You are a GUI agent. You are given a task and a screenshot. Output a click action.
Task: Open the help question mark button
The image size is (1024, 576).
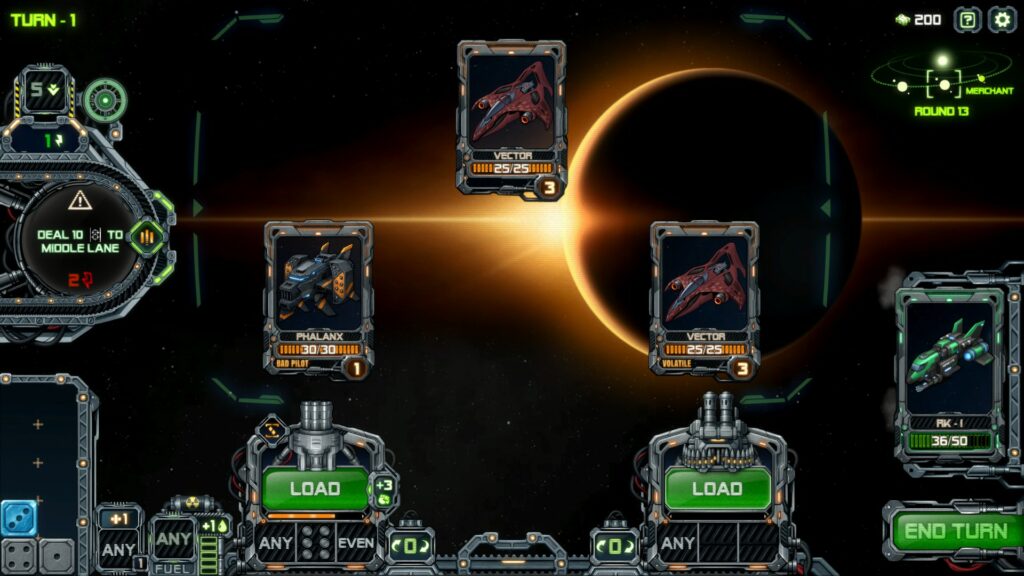click(967, 19)
